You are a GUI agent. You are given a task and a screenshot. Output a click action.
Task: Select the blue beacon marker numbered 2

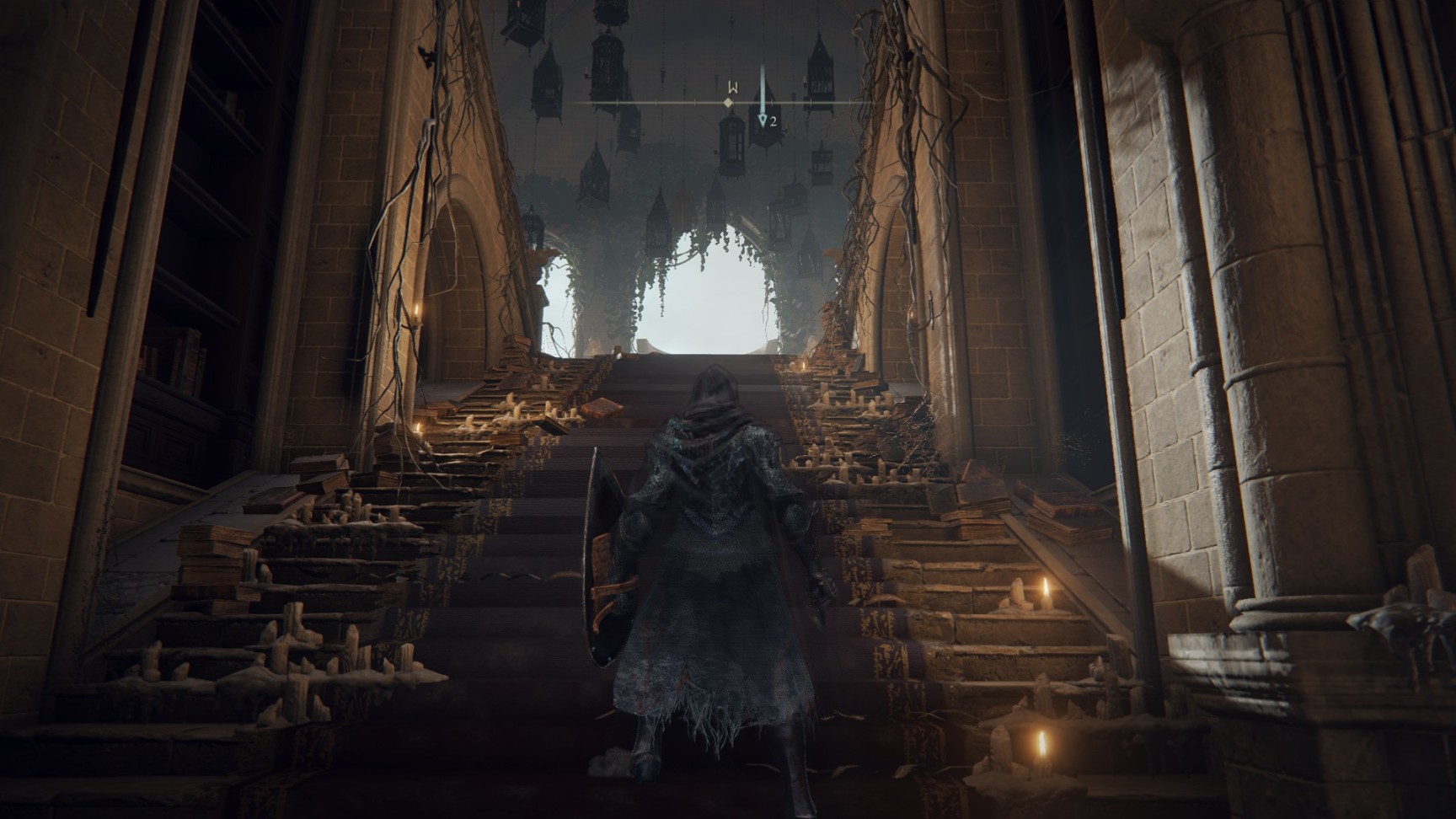(763, 121)
